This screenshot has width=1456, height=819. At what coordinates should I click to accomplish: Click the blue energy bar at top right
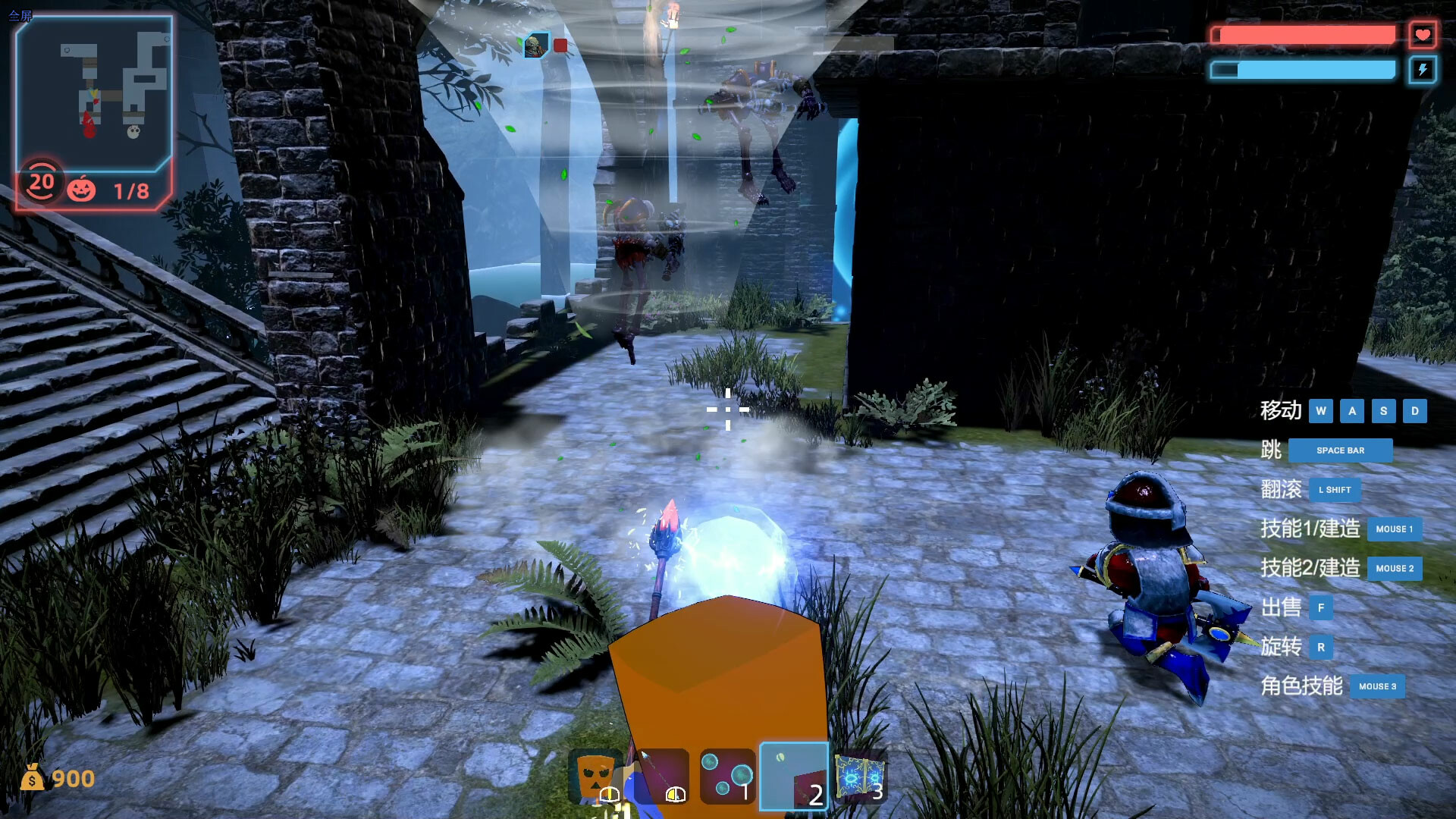1304,70
